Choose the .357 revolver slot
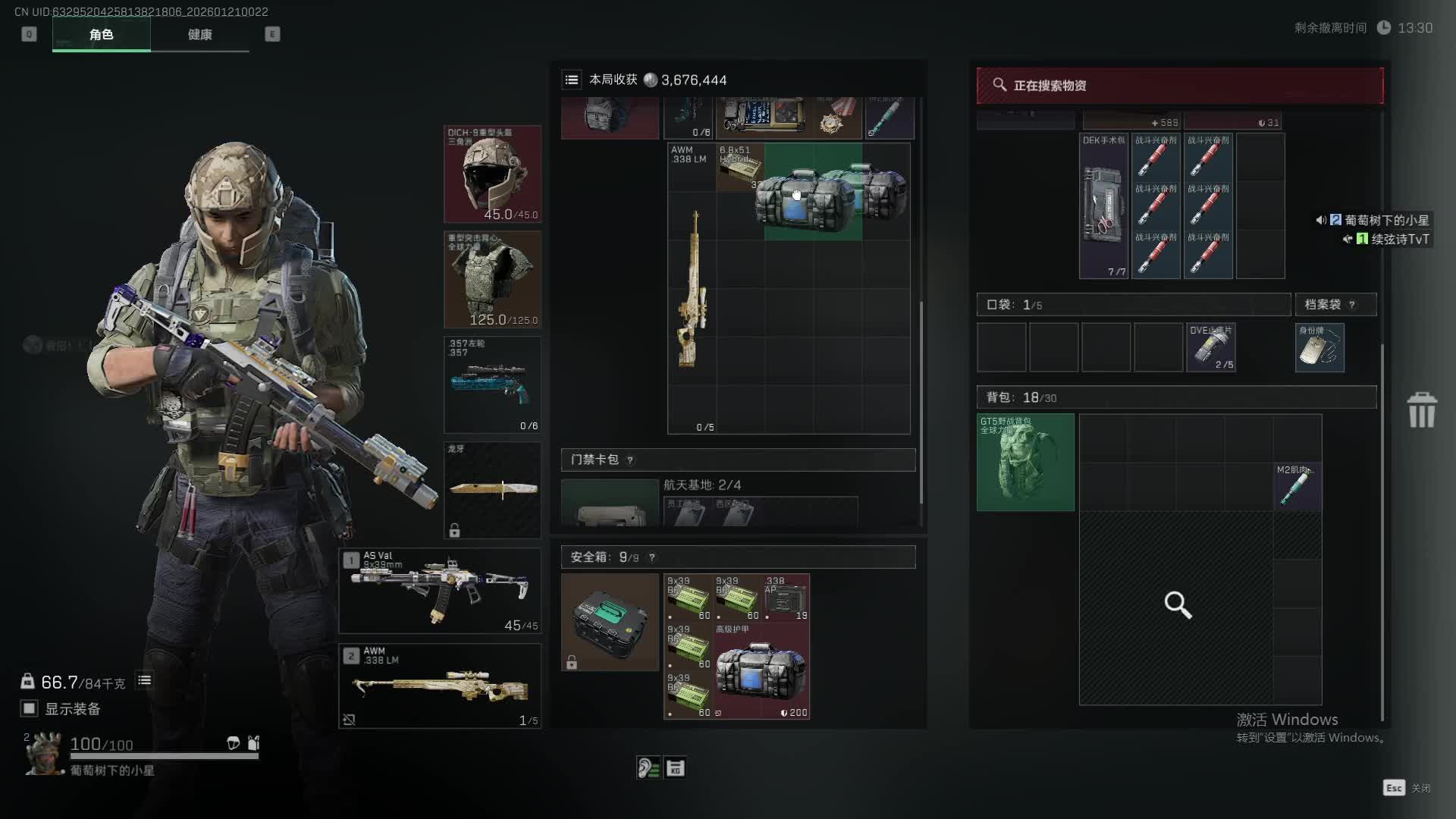 click(x=492, y=385)
